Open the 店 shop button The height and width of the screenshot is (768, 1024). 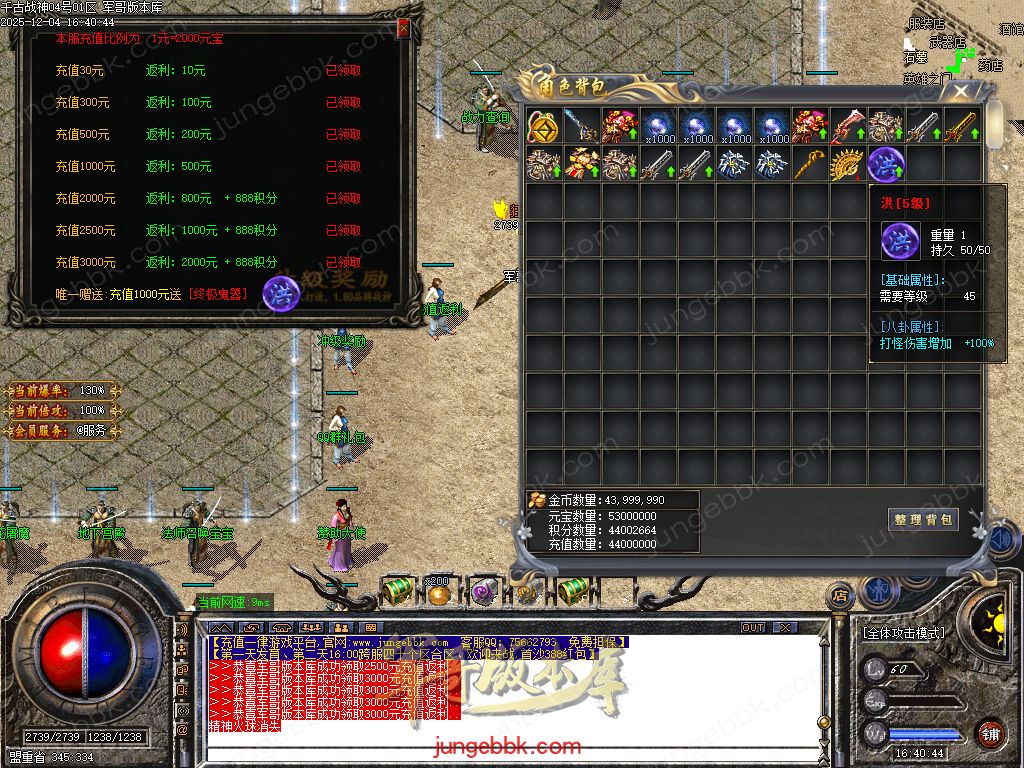click(840, 597)
